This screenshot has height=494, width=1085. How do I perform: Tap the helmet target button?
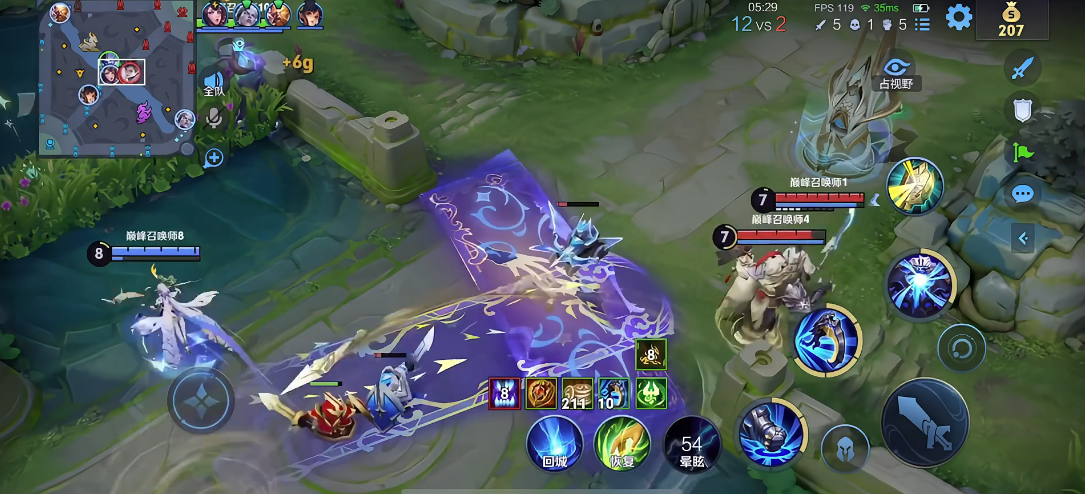[x=844, y=448]
